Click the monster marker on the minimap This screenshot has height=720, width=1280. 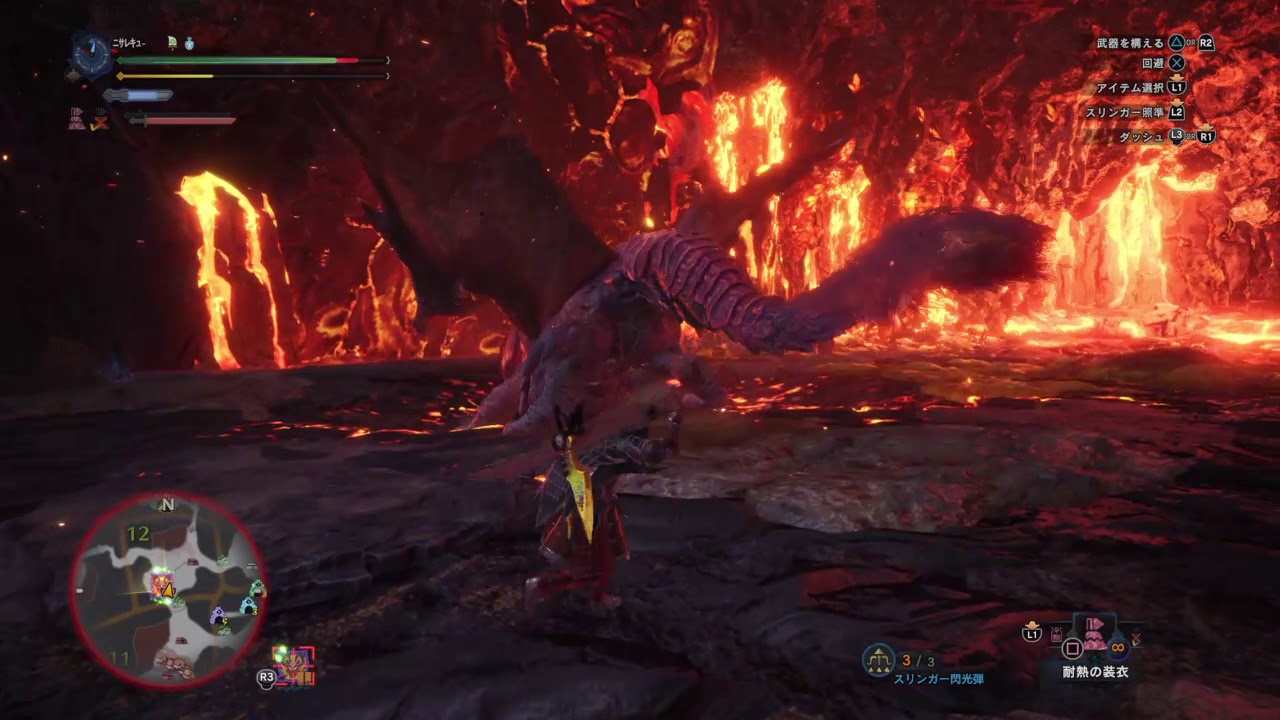coord(160,583)
